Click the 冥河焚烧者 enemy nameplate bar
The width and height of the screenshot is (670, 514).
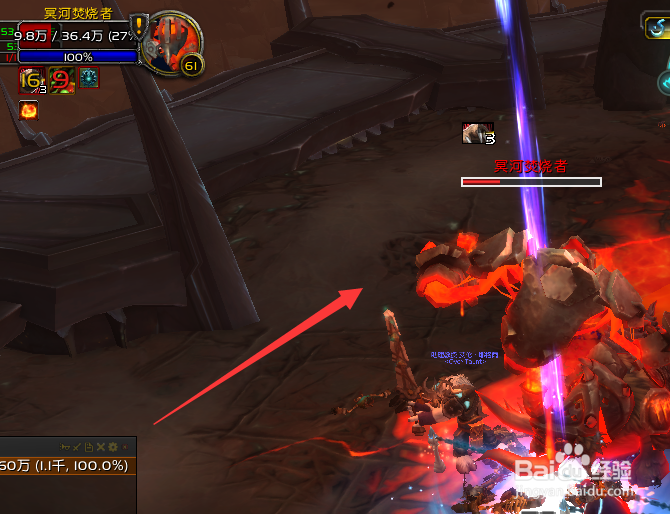[531, 182]
